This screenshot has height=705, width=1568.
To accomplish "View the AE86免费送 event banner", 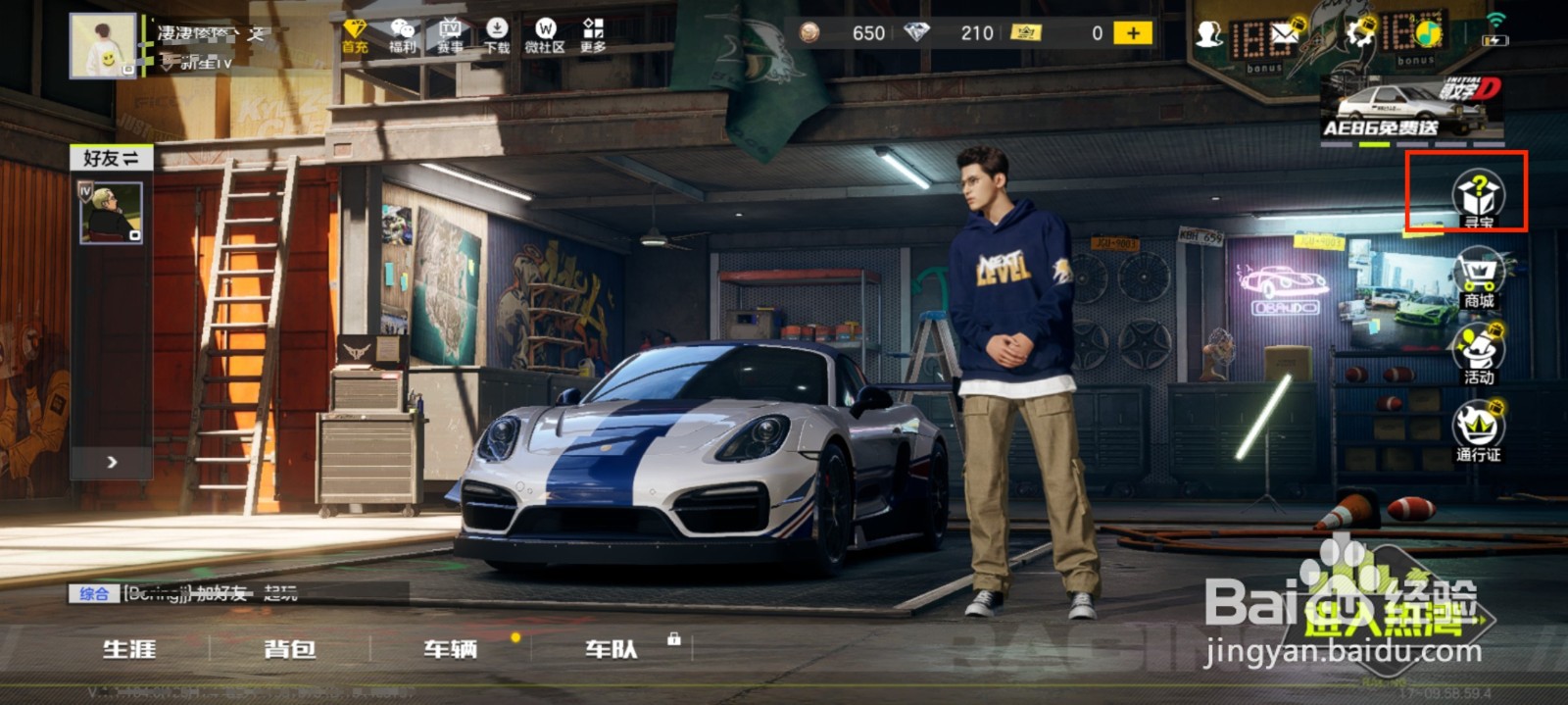I will (1411, 108).
